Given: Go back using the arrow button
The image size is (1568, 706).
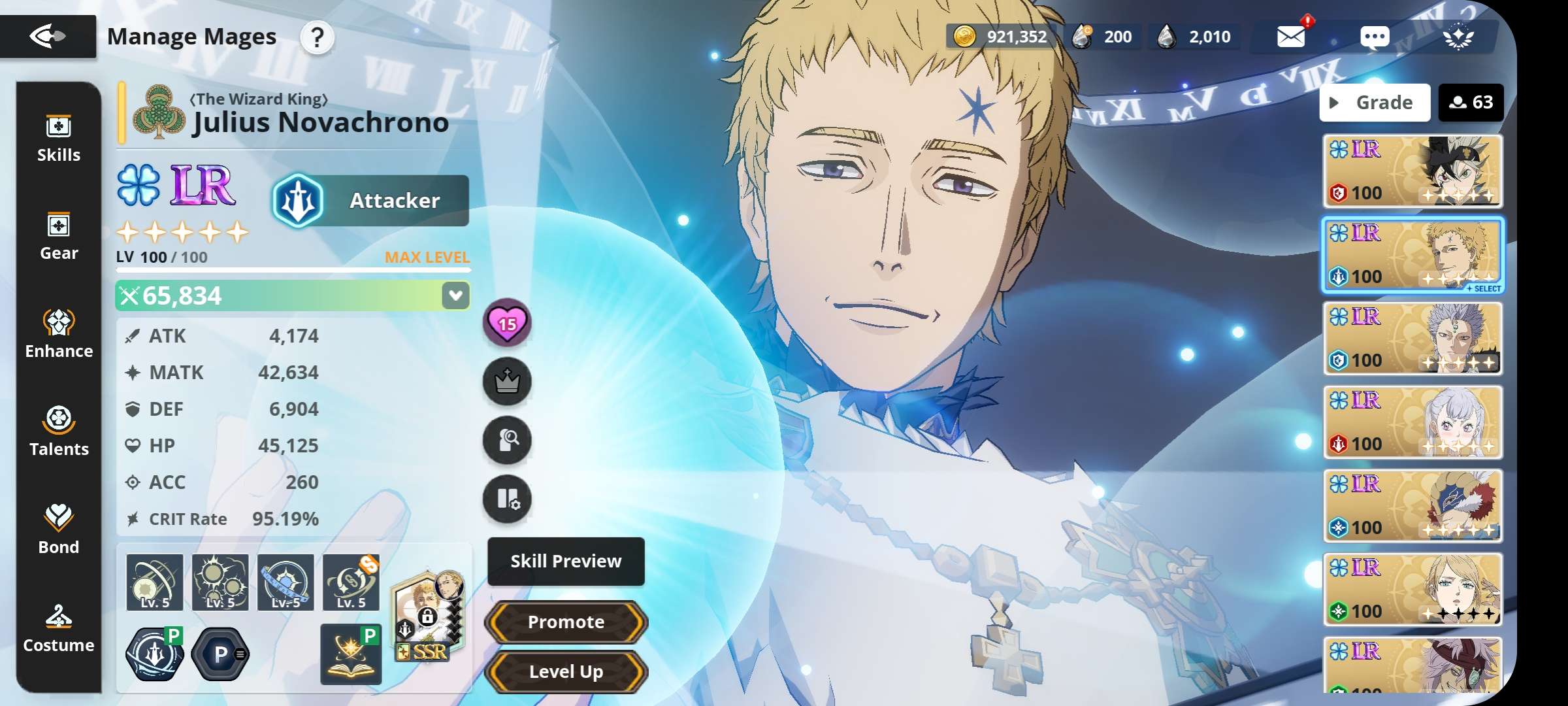Looking at the screenshot, I should click(48, 36).
